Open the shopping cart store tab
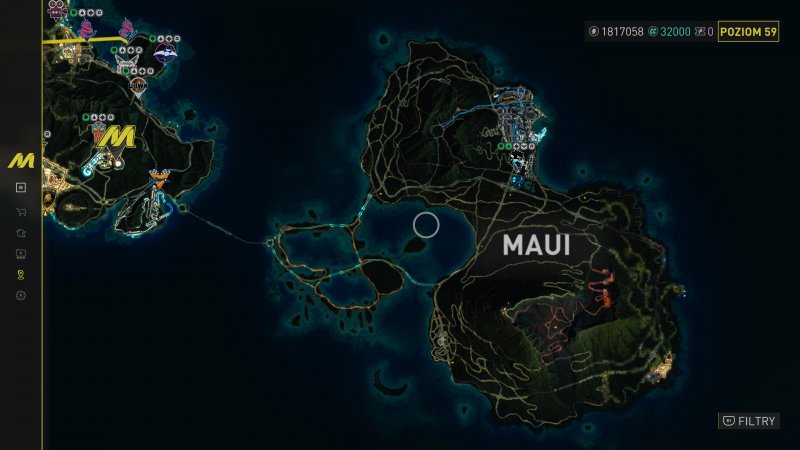 21,211
